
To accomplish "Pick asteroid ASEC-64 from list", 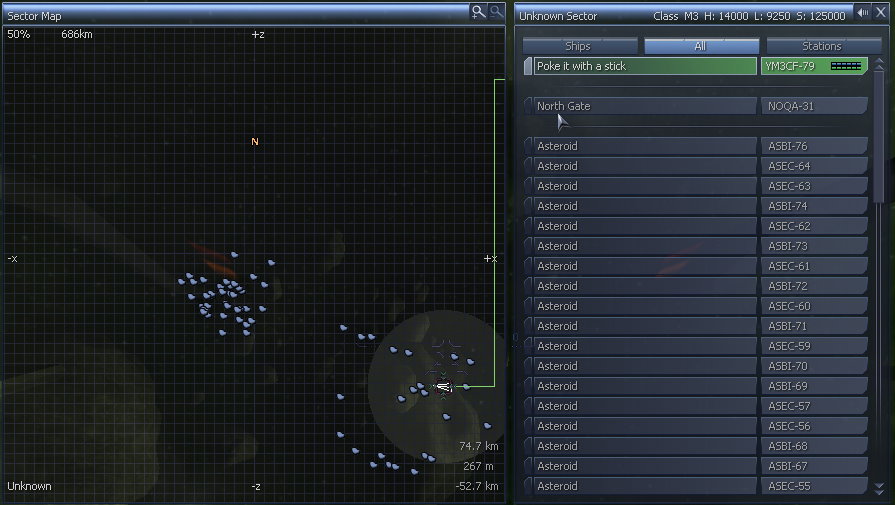I will coord(644,166).
